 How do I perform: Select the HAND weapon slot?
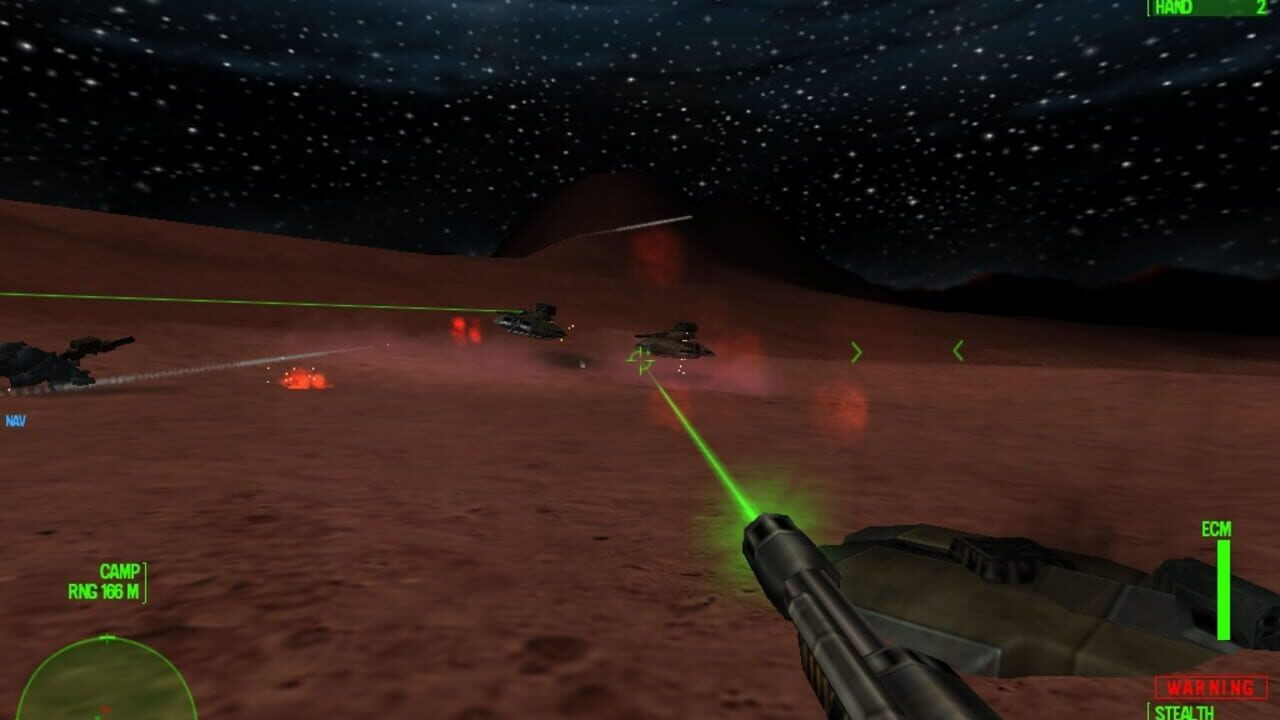1210,8
